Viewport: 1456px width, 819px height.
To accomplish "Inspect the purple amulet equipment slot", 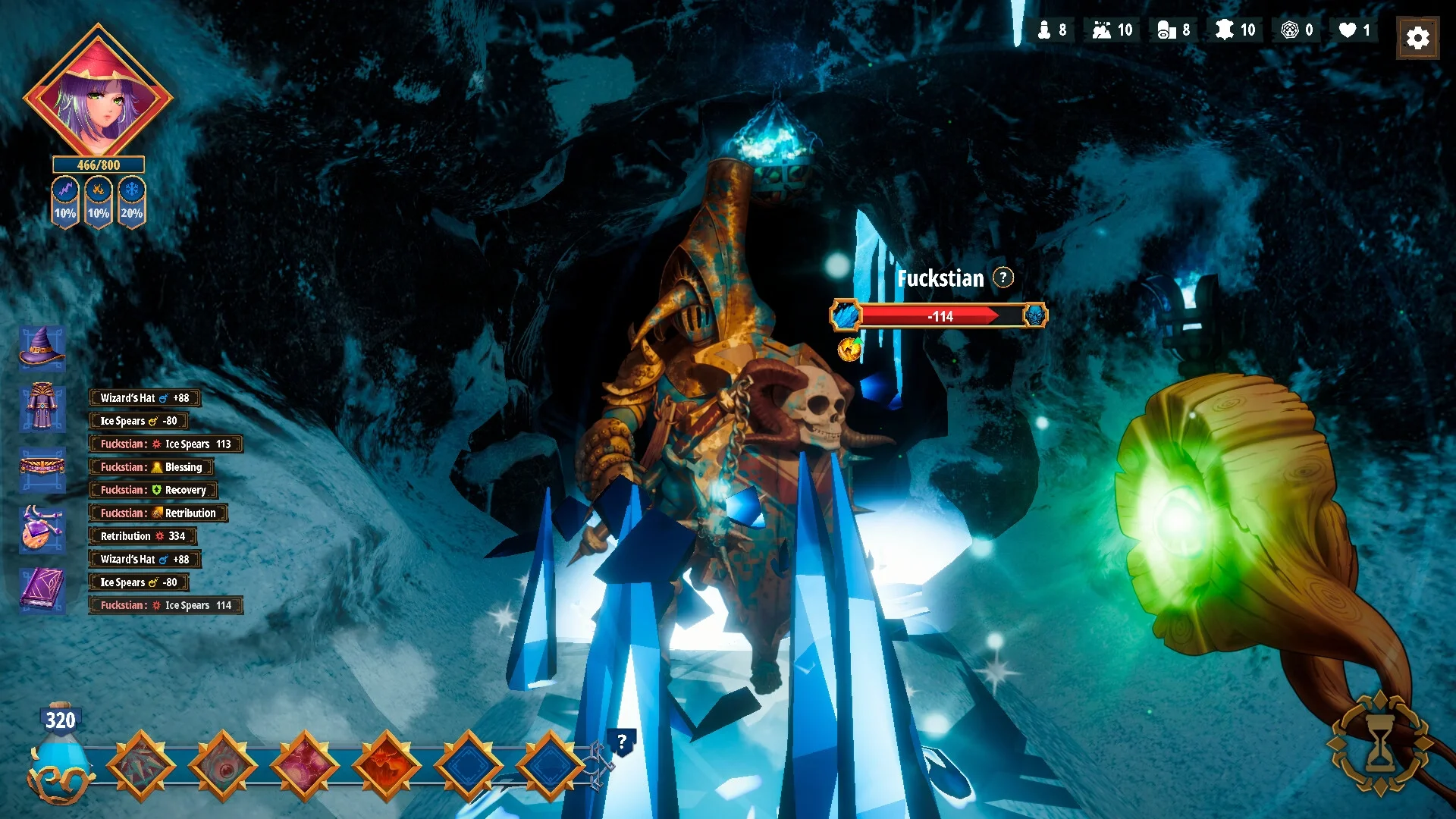I will 42,527.
